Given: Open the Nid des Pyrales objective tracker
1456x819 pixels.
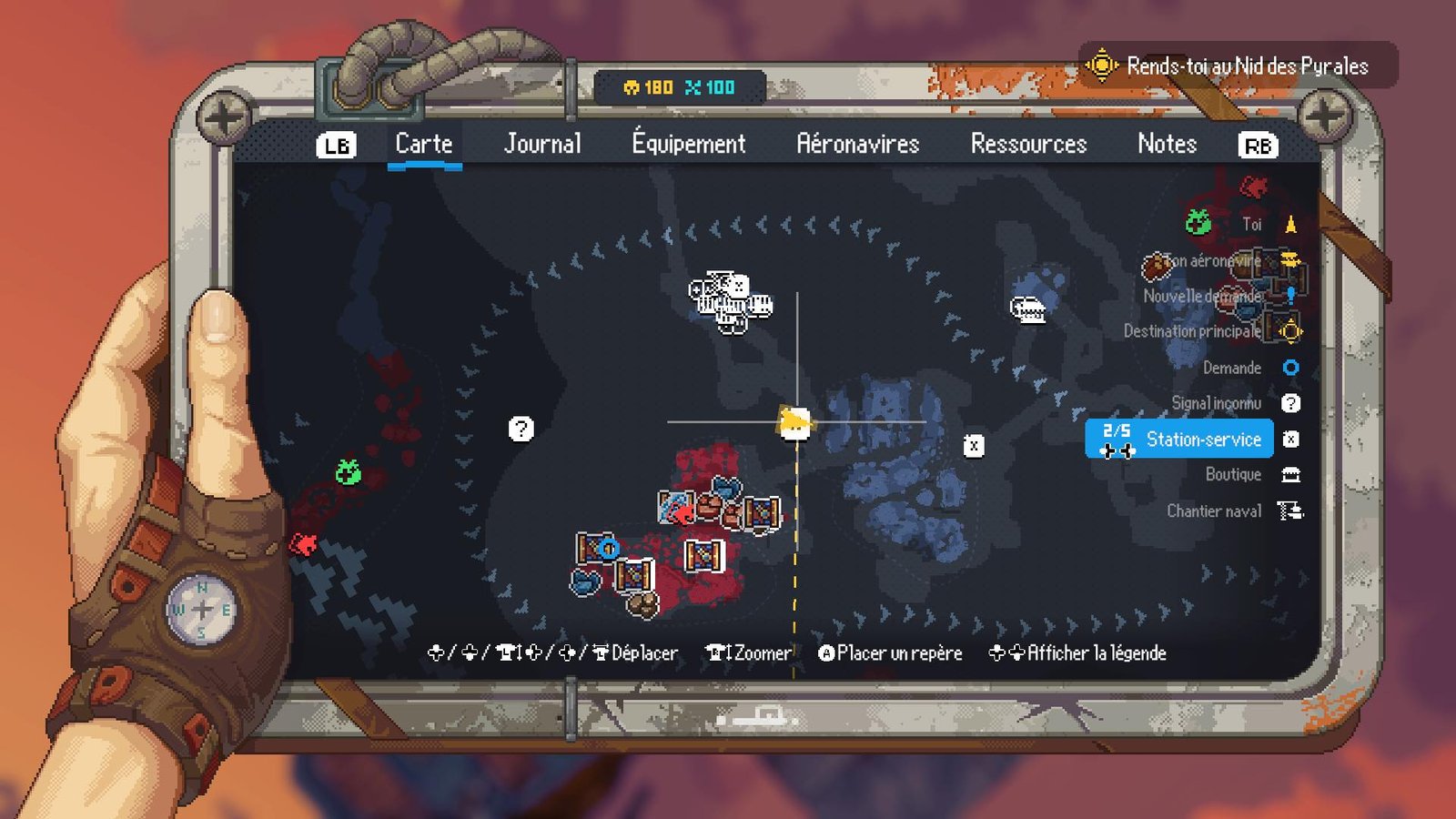Looking at the screenshot, I should 1238,66.
